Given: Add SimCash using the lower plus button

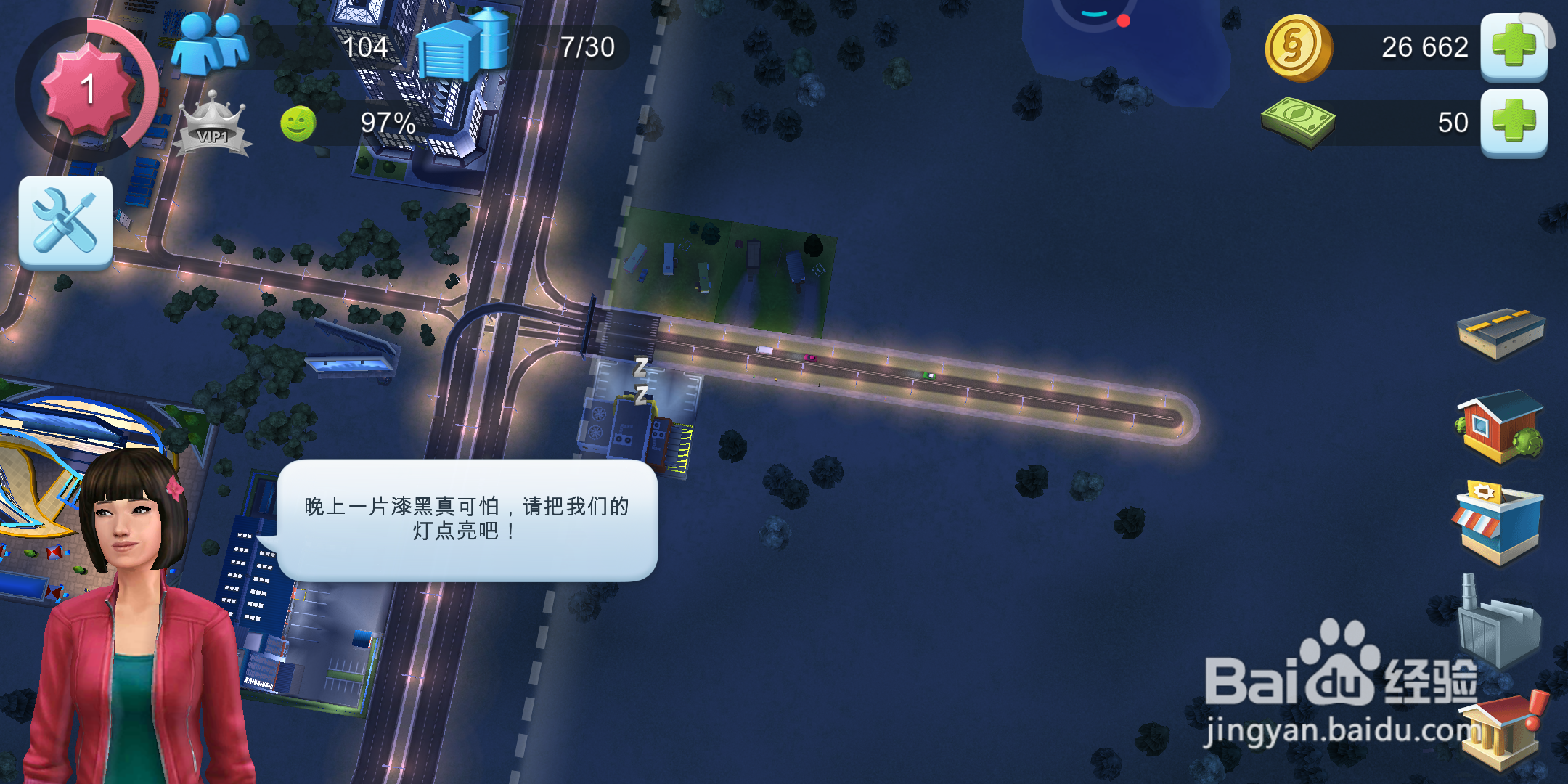Looking at the screenshot, I should [1514, 123].
